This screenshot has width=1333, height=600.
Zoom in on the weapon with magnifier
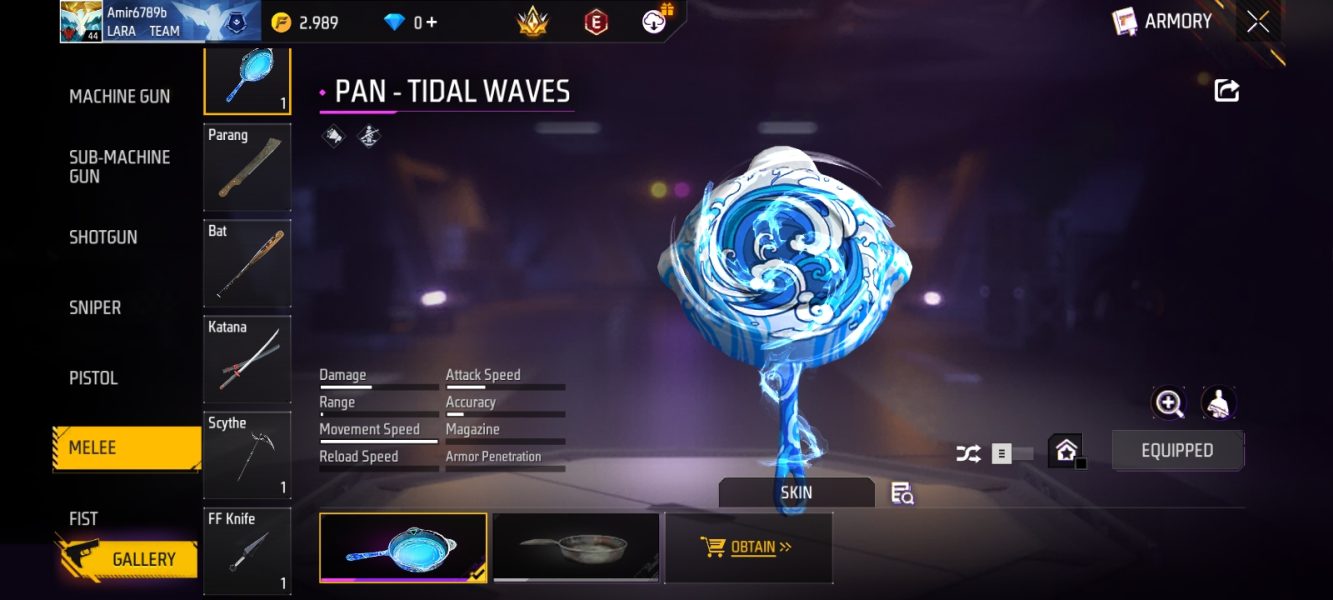1168,403
